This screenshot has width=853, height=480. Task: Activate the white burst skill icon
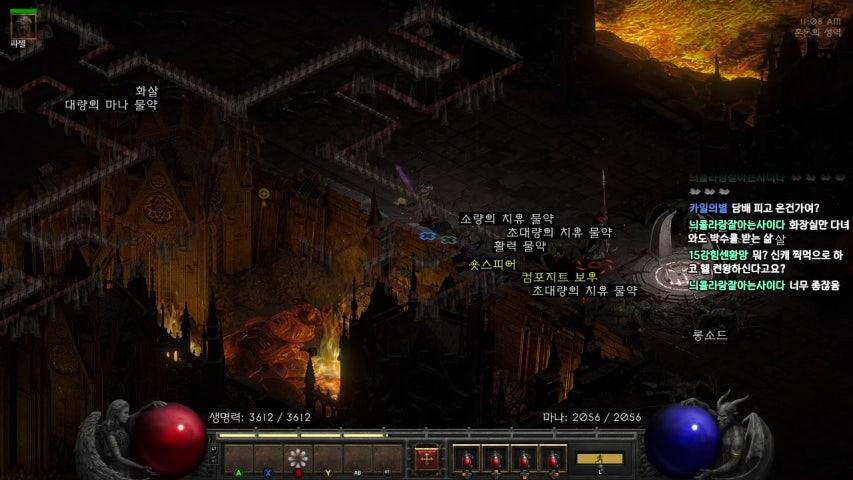click(298, 459)
